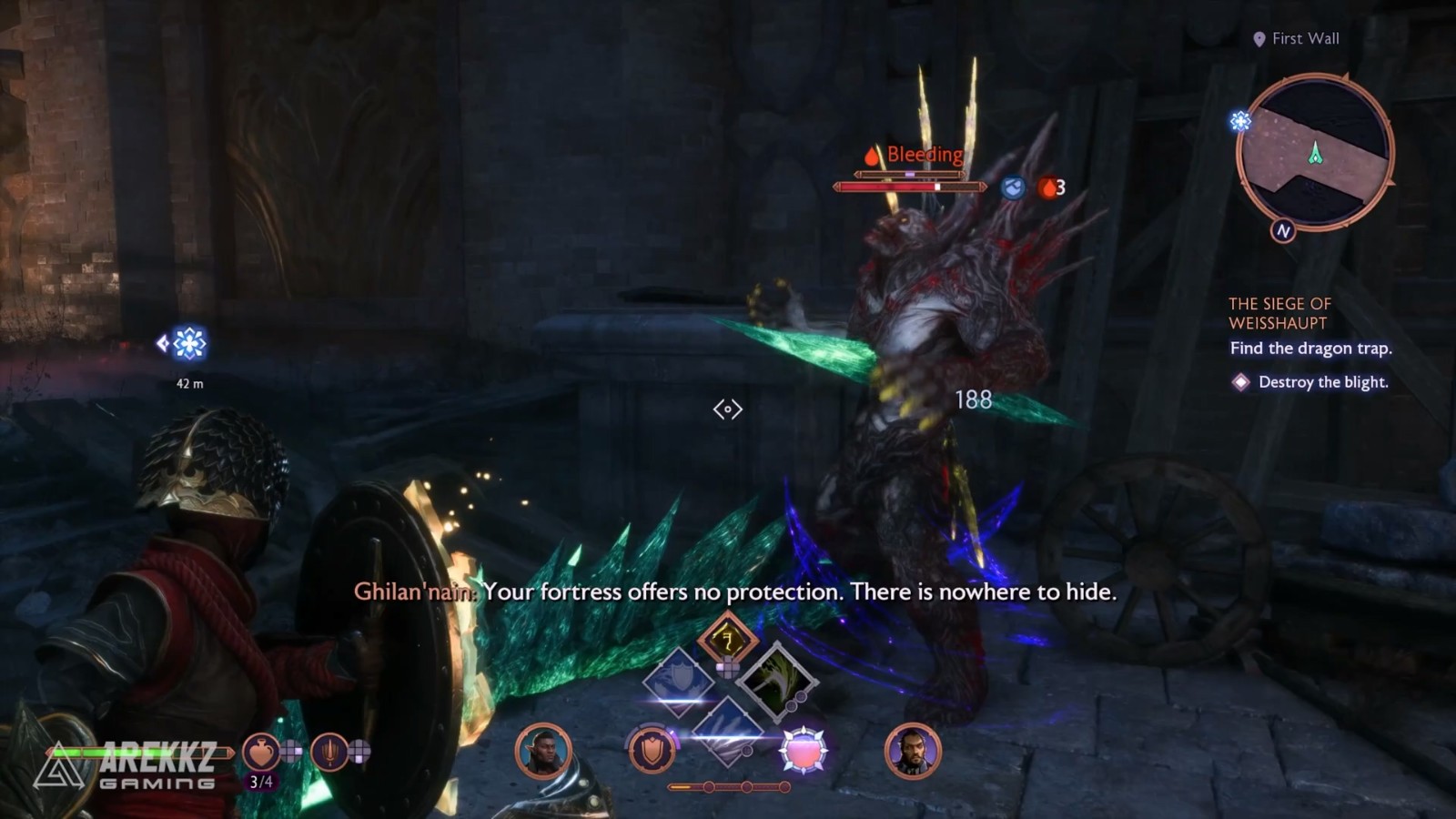
Task: Select the golden rune ability diamond
Action: [727, 640]
